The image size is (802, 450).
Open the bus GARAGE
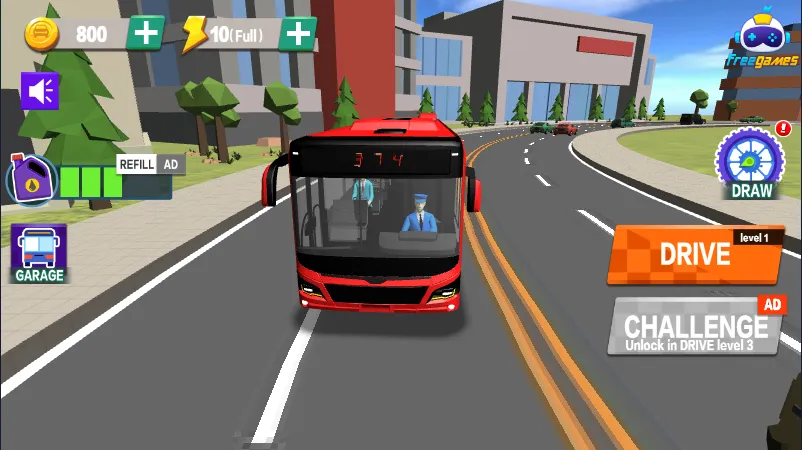pos(39,253)
